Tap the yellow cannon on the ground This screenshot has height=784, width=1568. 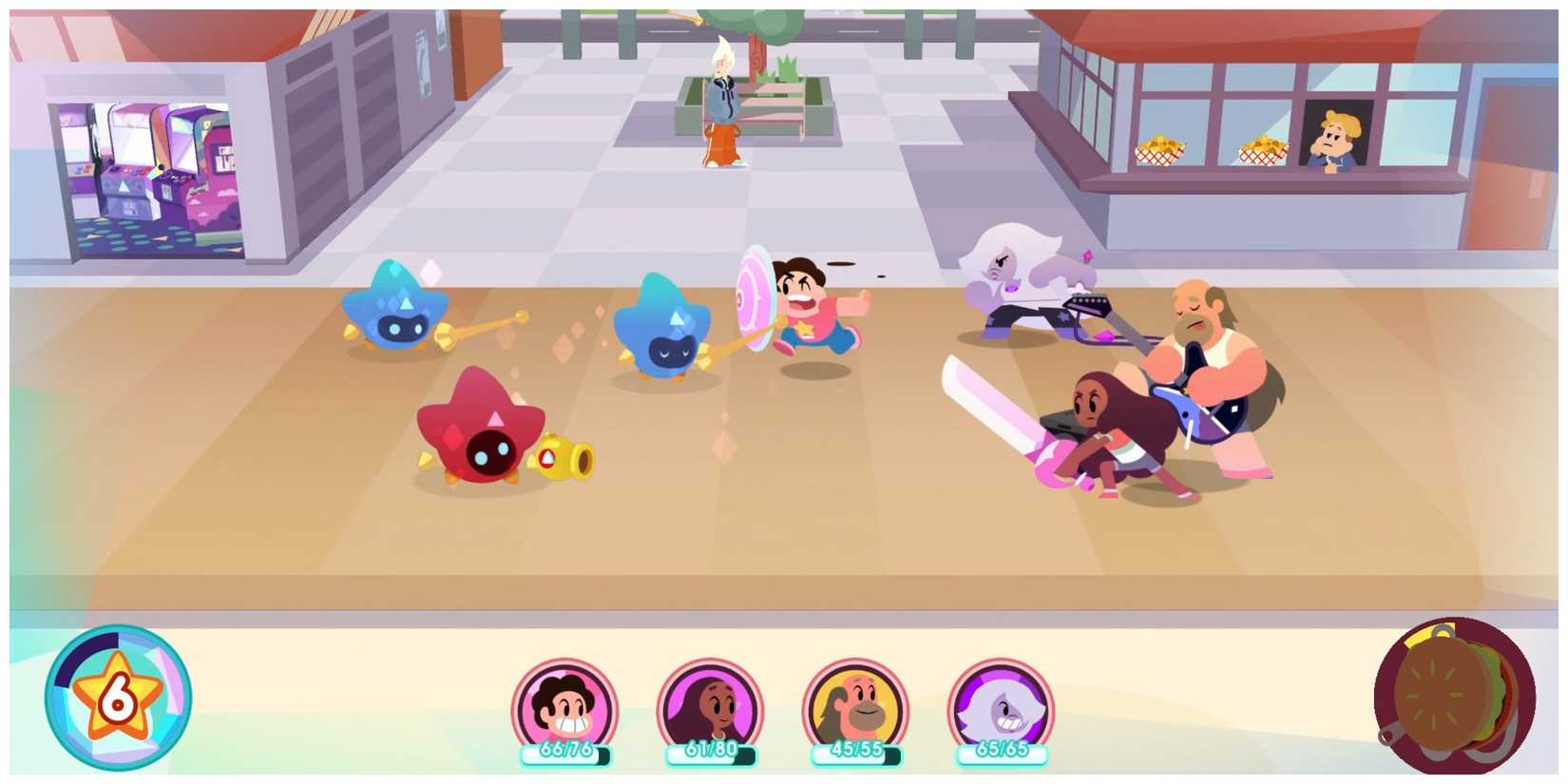[565, 456]
